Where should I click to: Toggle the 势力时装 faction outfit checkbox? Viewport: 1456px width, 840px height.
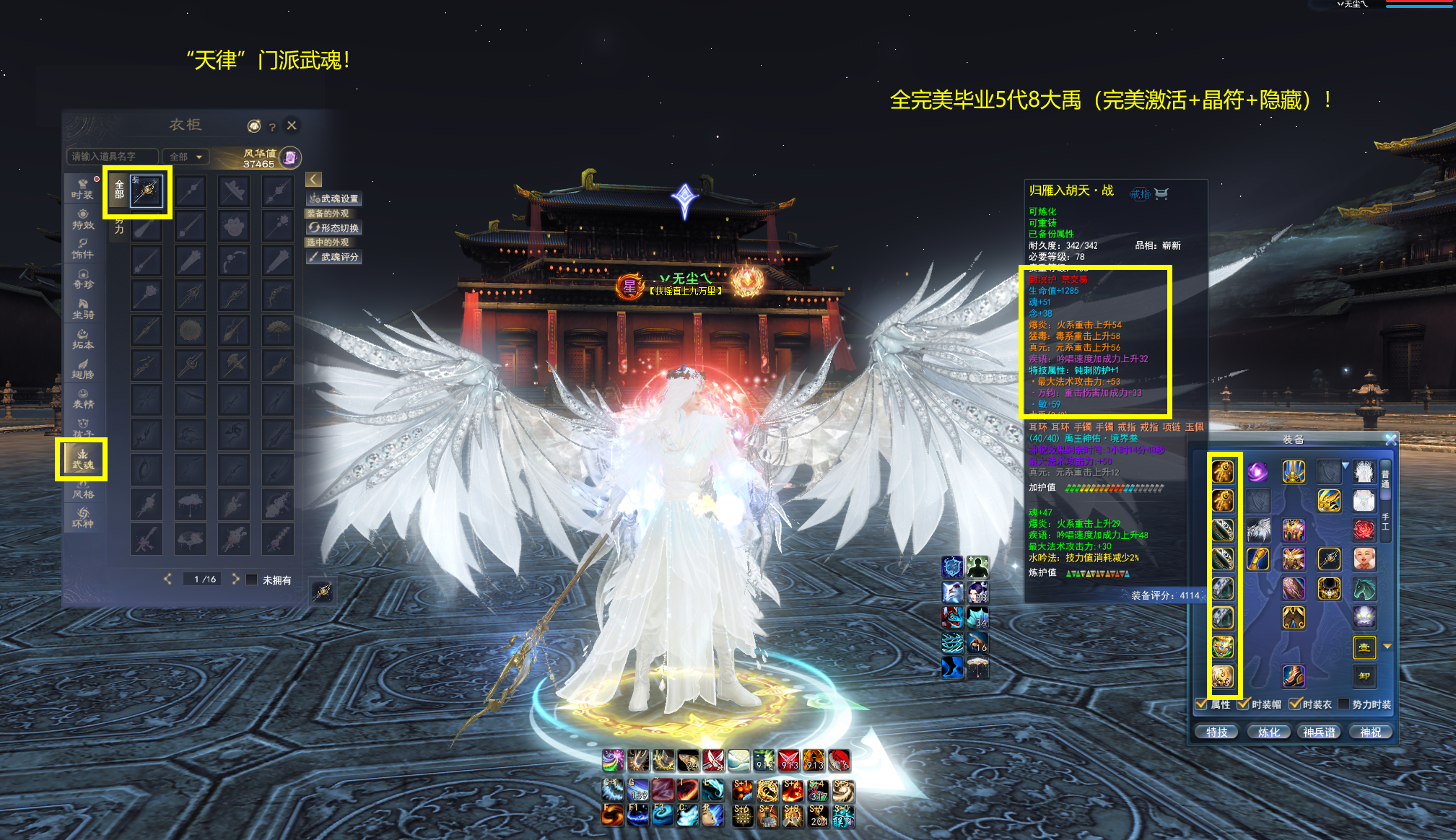click(x=1343, y=704)
